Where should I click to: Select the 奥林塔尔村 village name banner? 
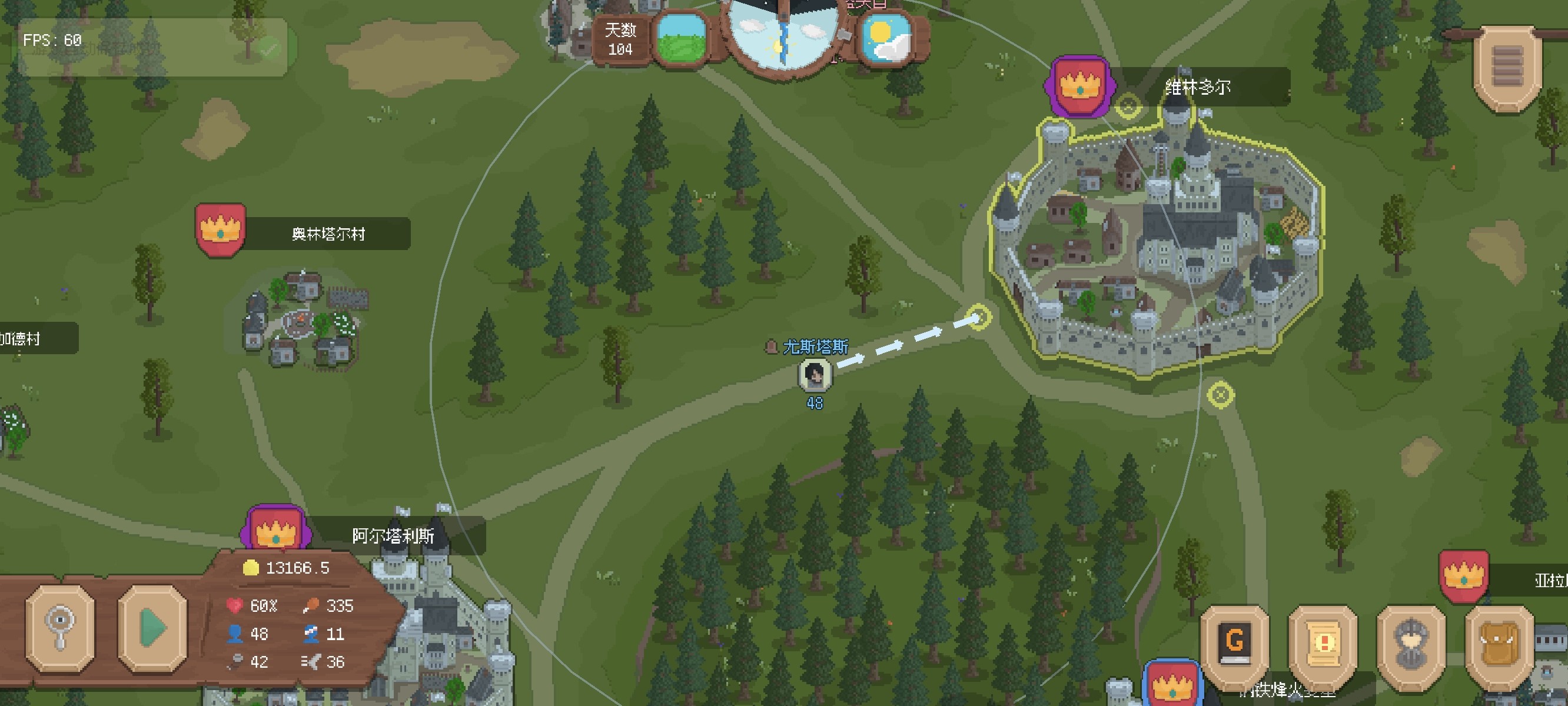327,234
